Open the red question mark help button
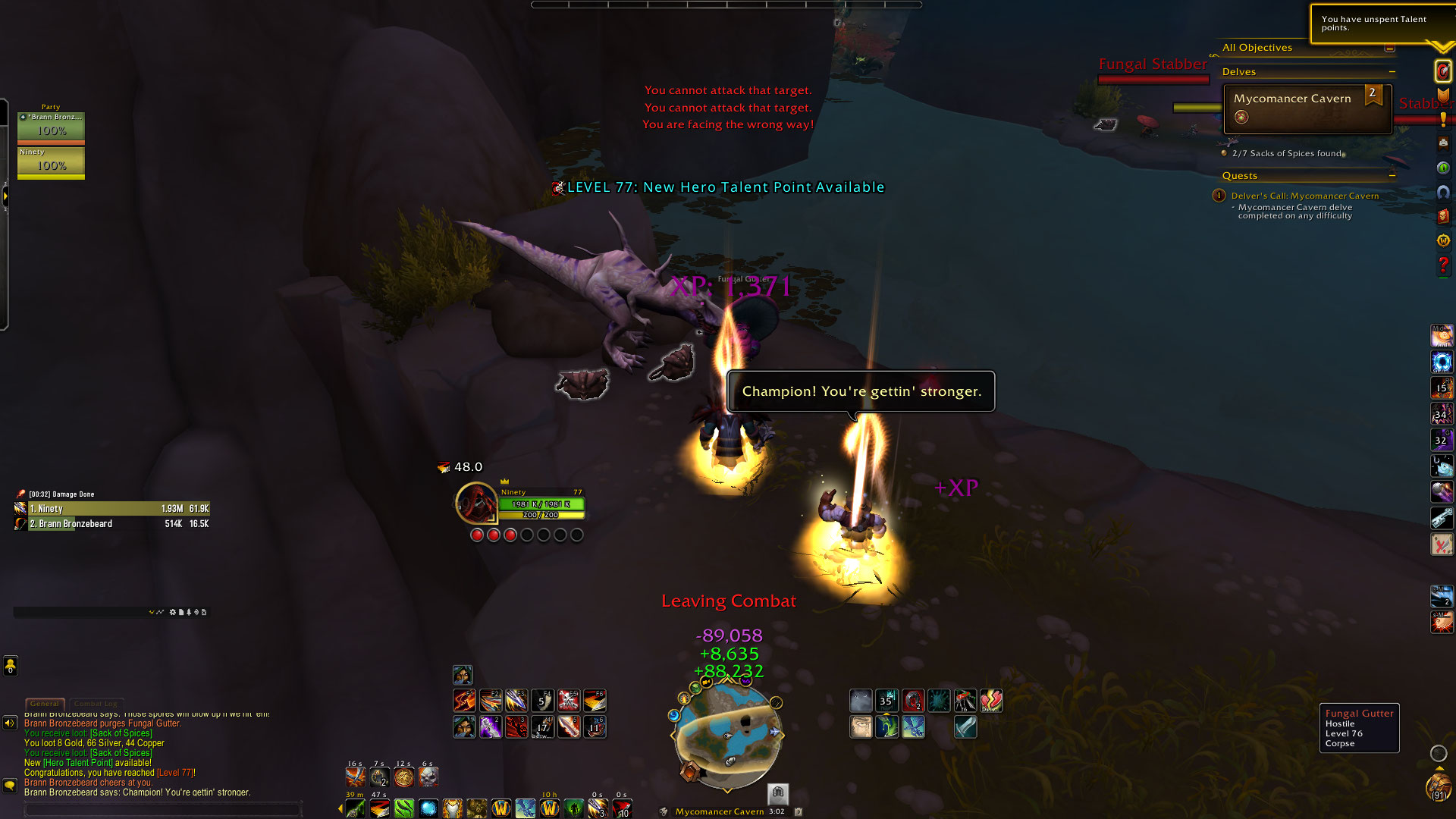The width and height of the screenshot is (1456, 819). tap(1442, 265)
